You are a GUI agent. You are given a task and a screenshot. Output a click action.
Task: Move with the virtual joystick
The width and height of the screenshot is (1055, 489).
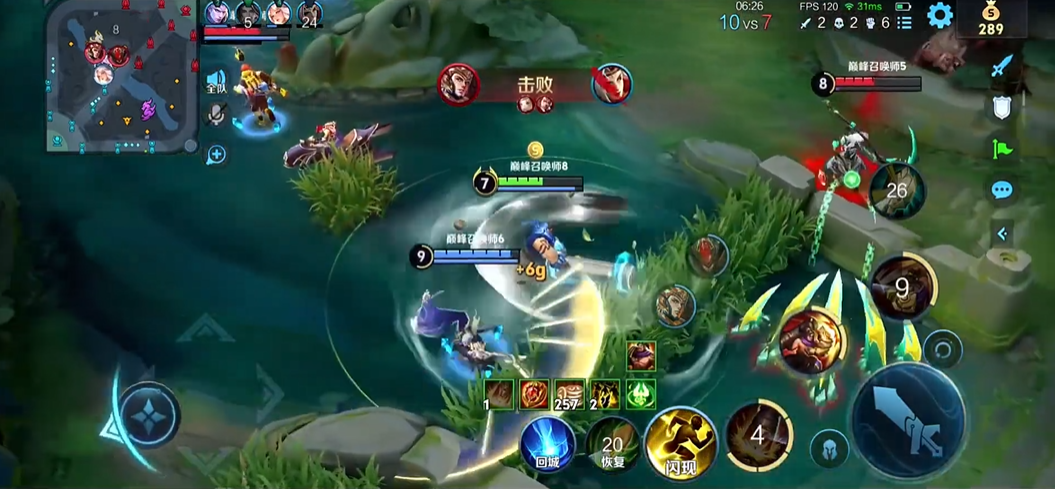point(150,414)
